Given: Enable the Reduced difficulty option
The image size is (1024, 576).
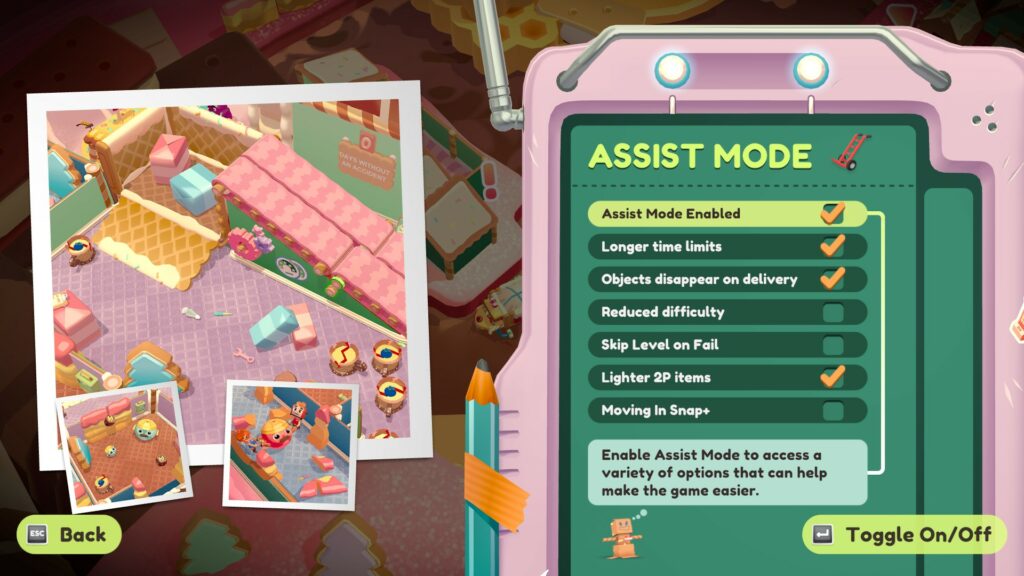Looking at the screenshot, I should (832, 312).
